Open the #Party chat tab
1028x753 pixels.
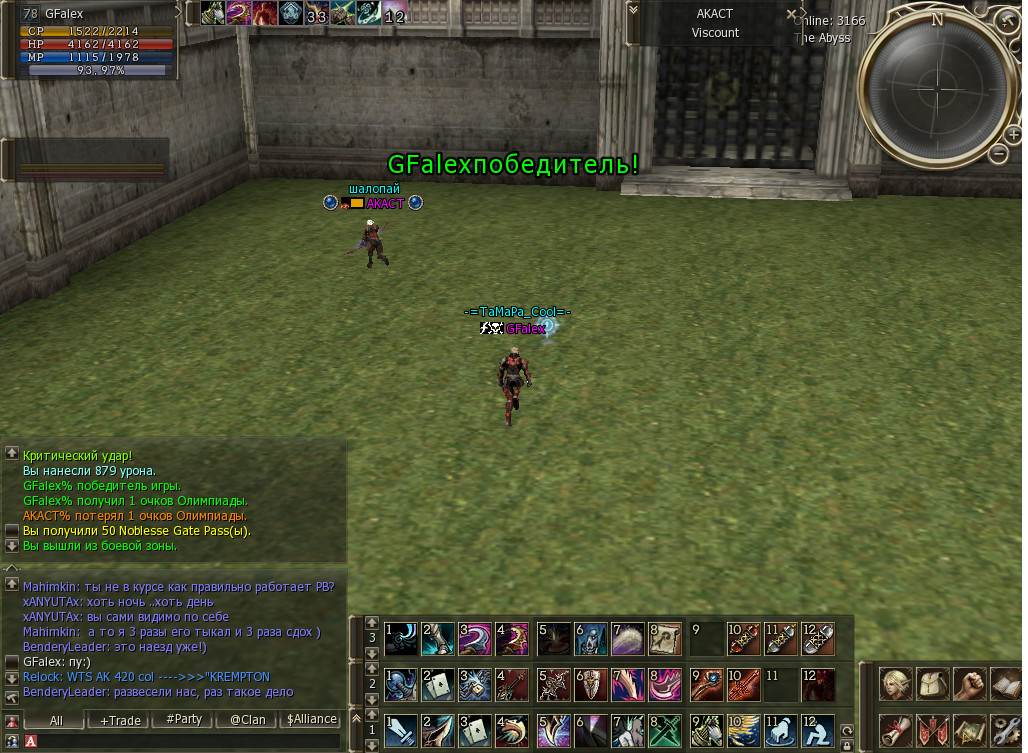tap(184, 719)
